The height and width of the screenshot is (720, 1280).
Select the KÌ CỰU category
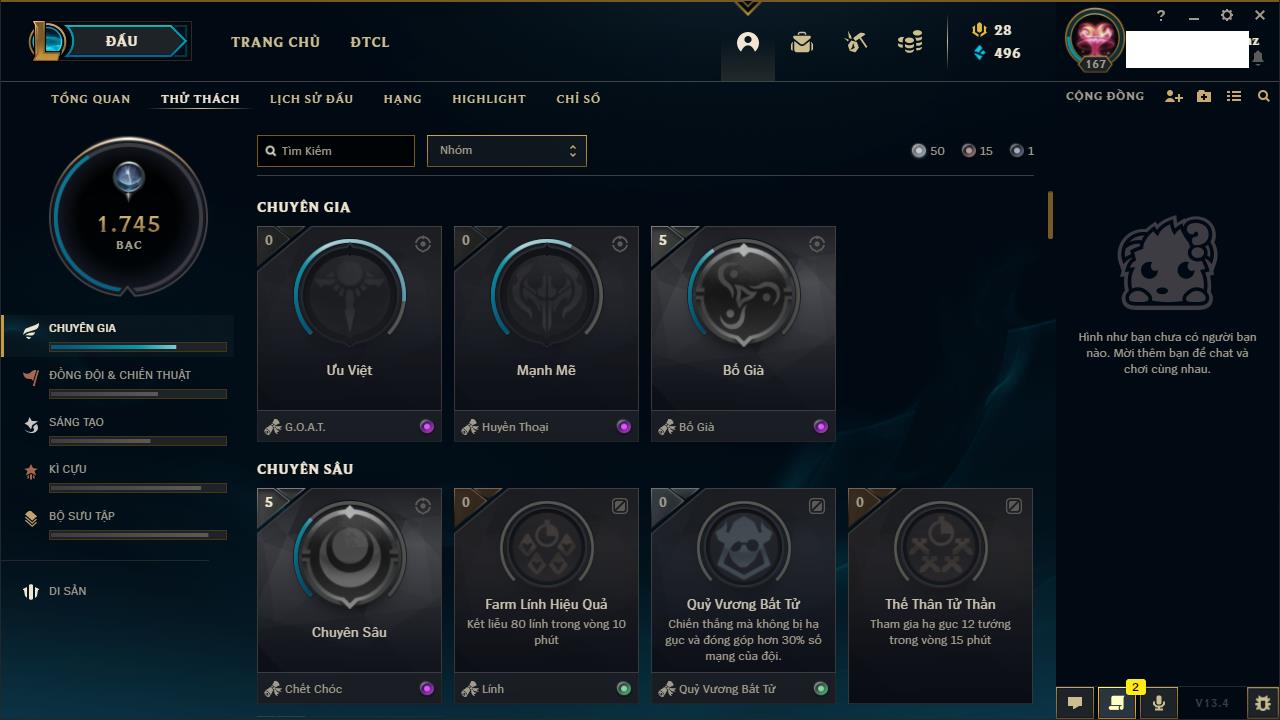[68, 469]
